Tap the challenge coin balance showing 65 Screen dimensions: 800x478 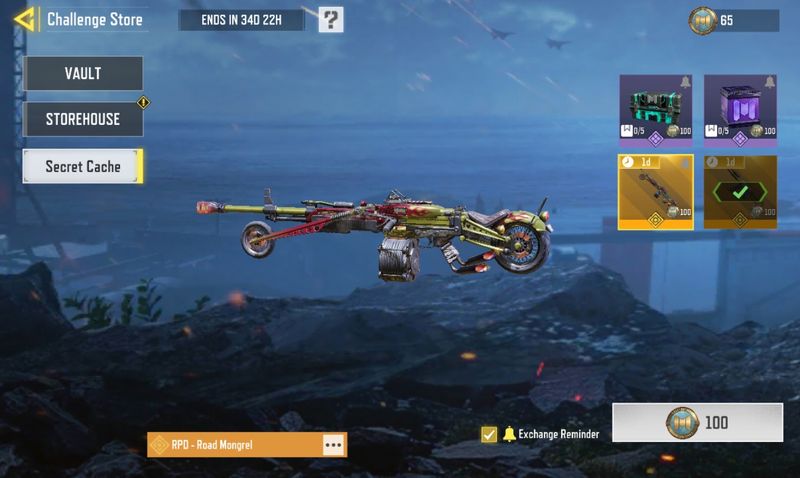point(733,20)
